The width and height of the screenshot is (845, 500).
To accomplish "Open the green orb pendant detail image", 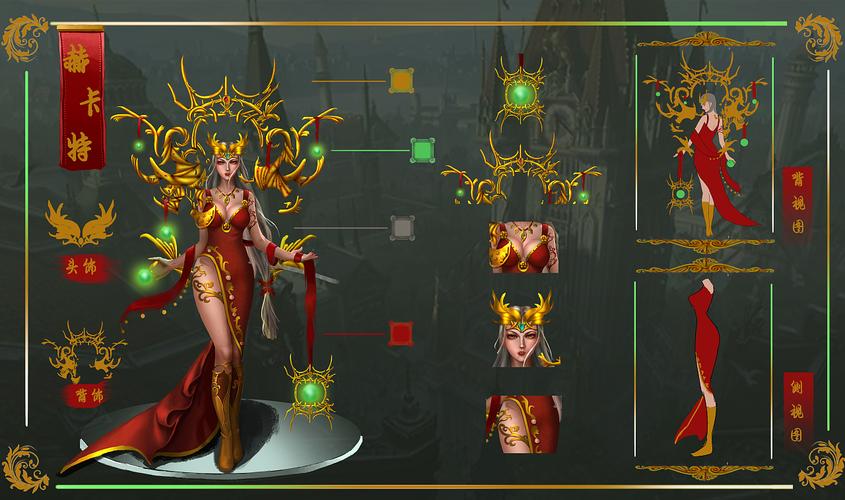I will [x=520, y=93].
